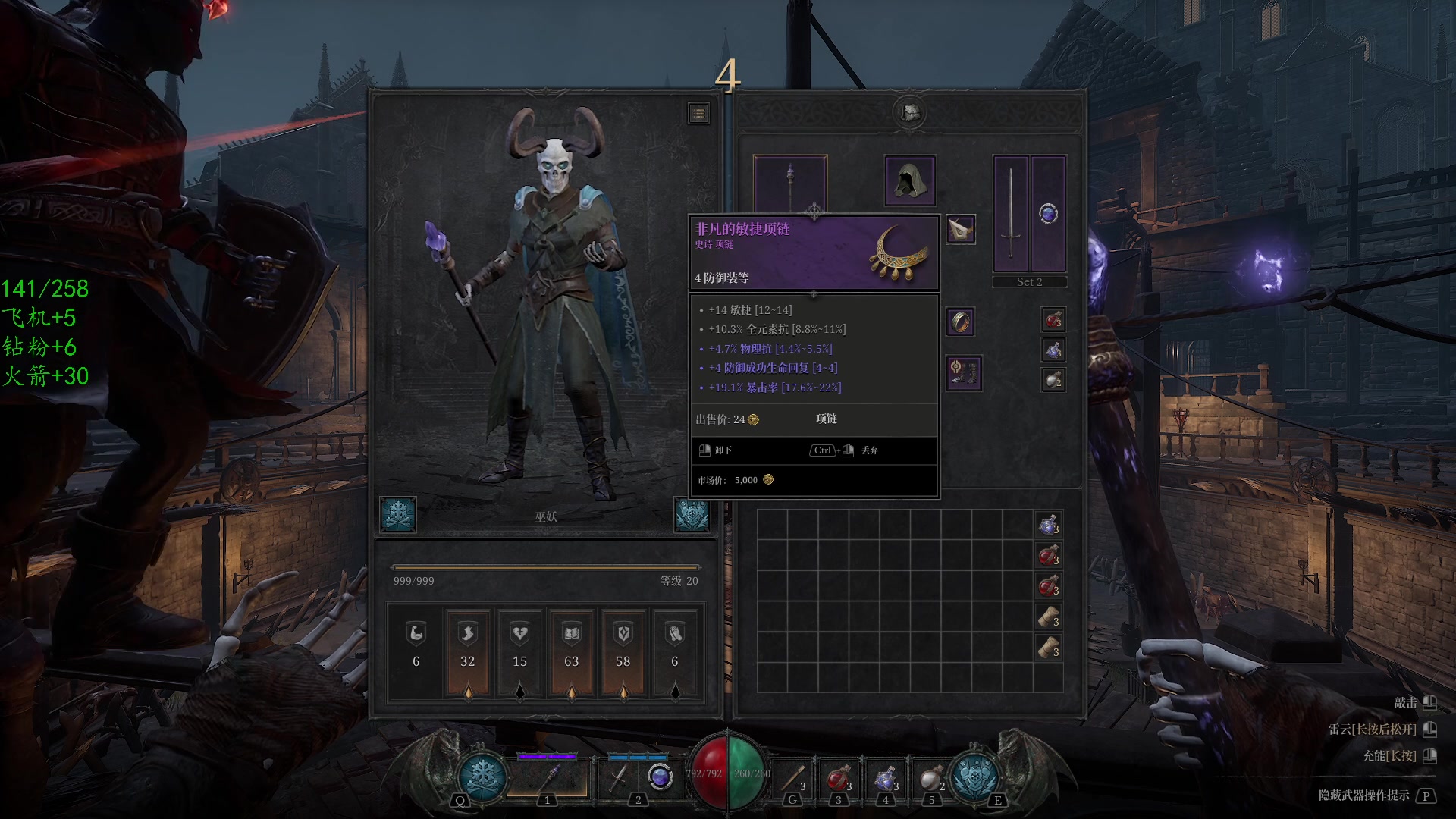Activate the frost skull skill on hotbar
Screen dimensions: 1456x819
coord(482,776)
